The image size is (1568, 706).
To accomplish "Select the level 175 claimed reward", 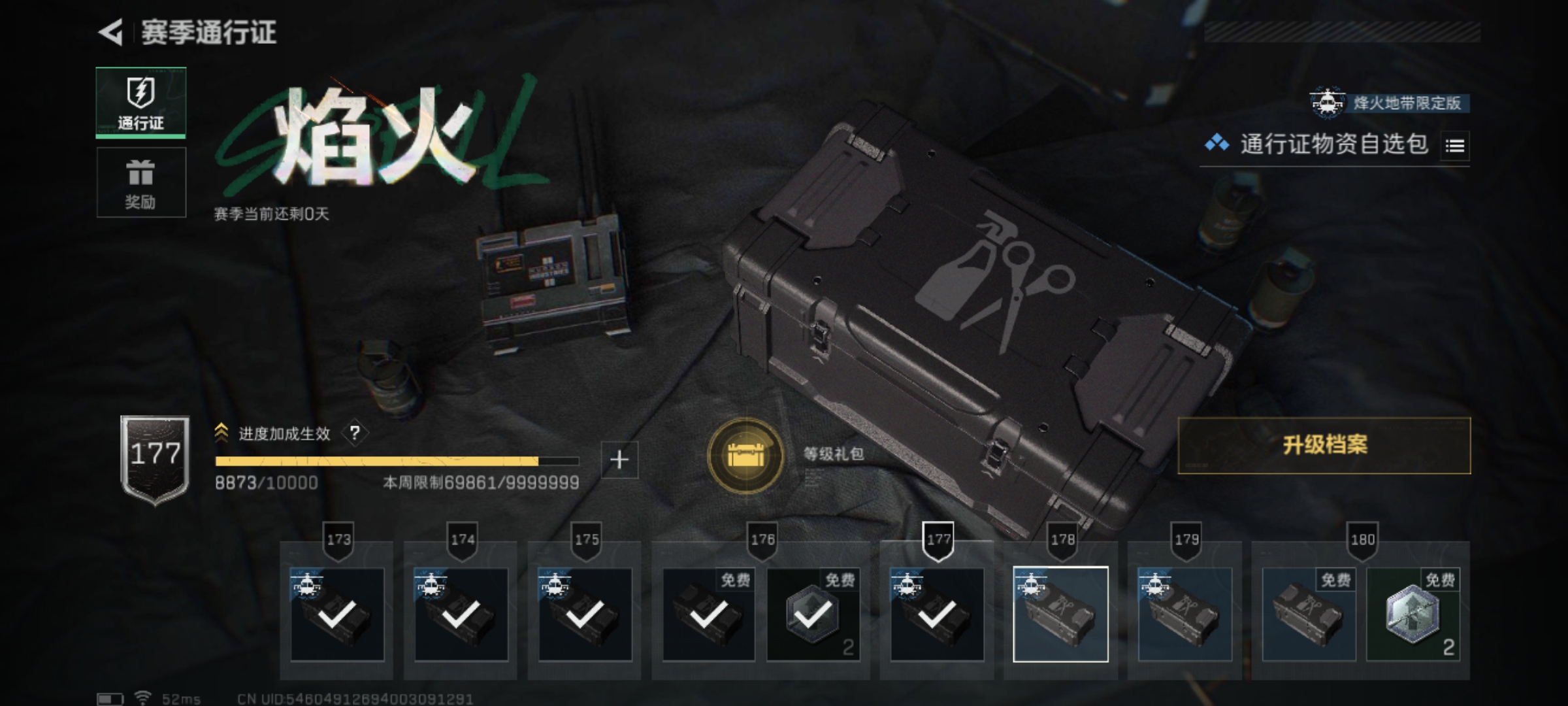I will click(585, 614).
